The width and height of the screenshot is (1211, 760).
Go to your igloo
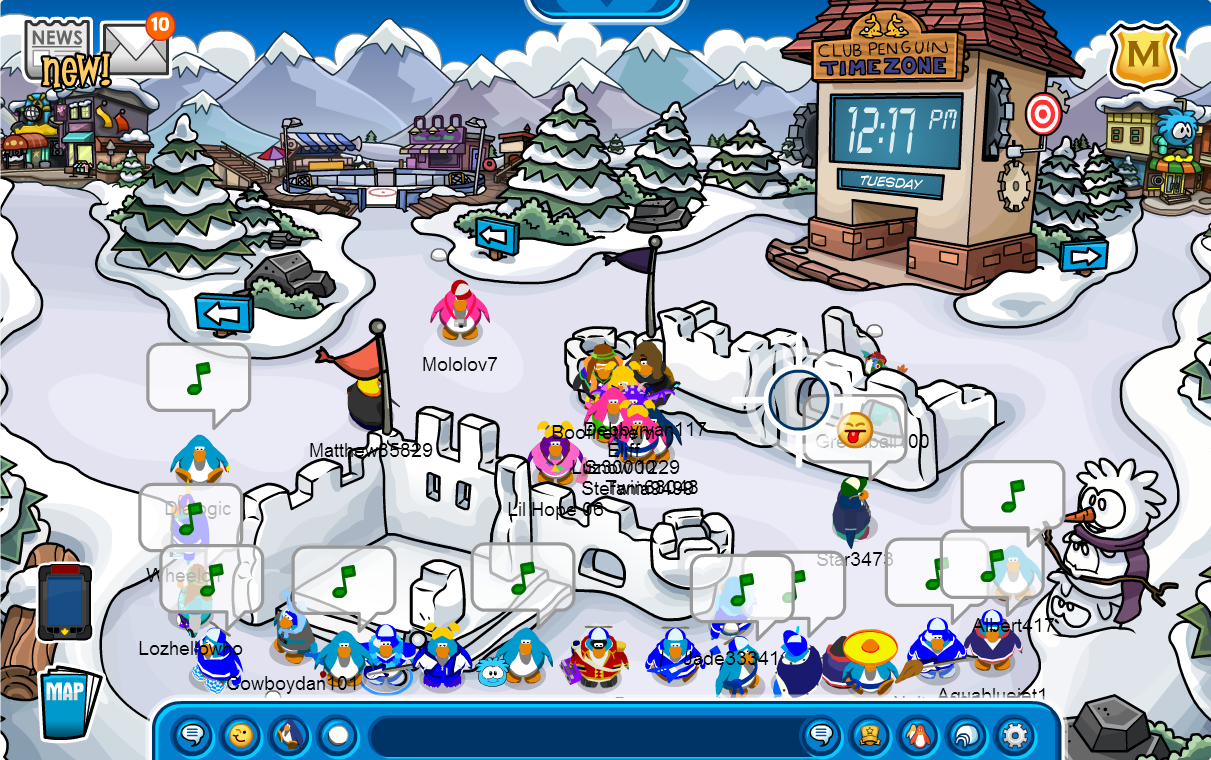(967, 737)
